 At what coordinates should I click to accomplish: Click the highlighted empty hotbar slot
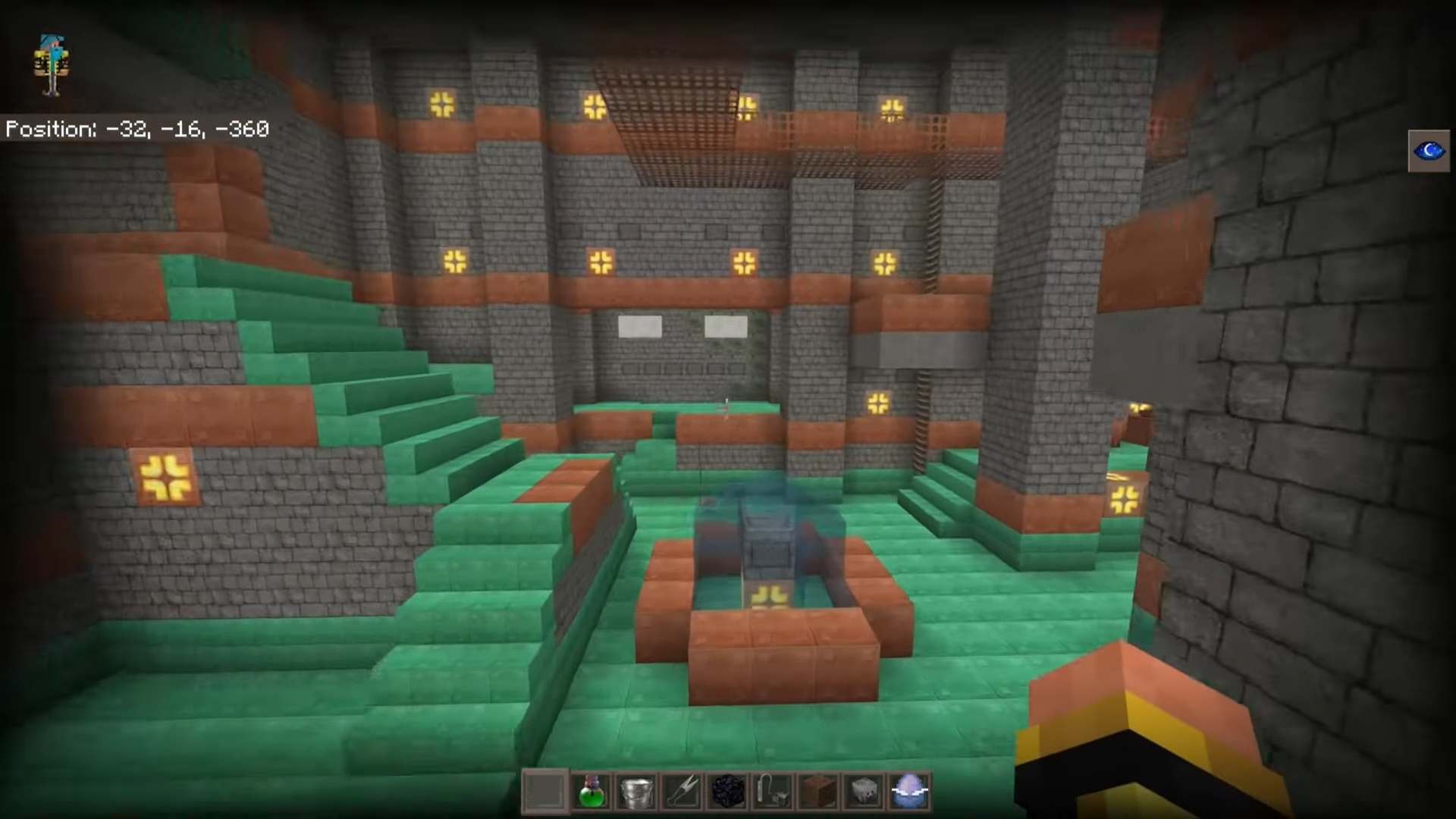(x=545, y=792)
